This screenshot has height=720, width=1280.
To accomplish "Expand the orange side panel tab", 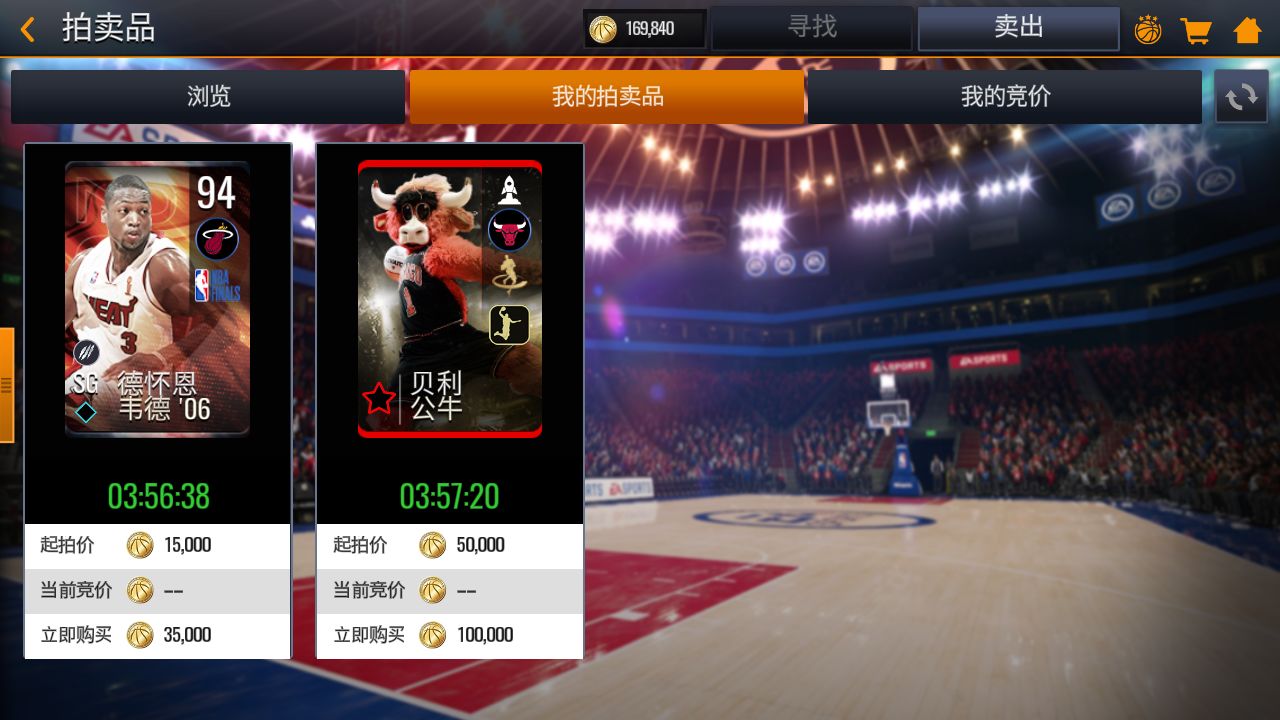I will [x=8, y=385].
